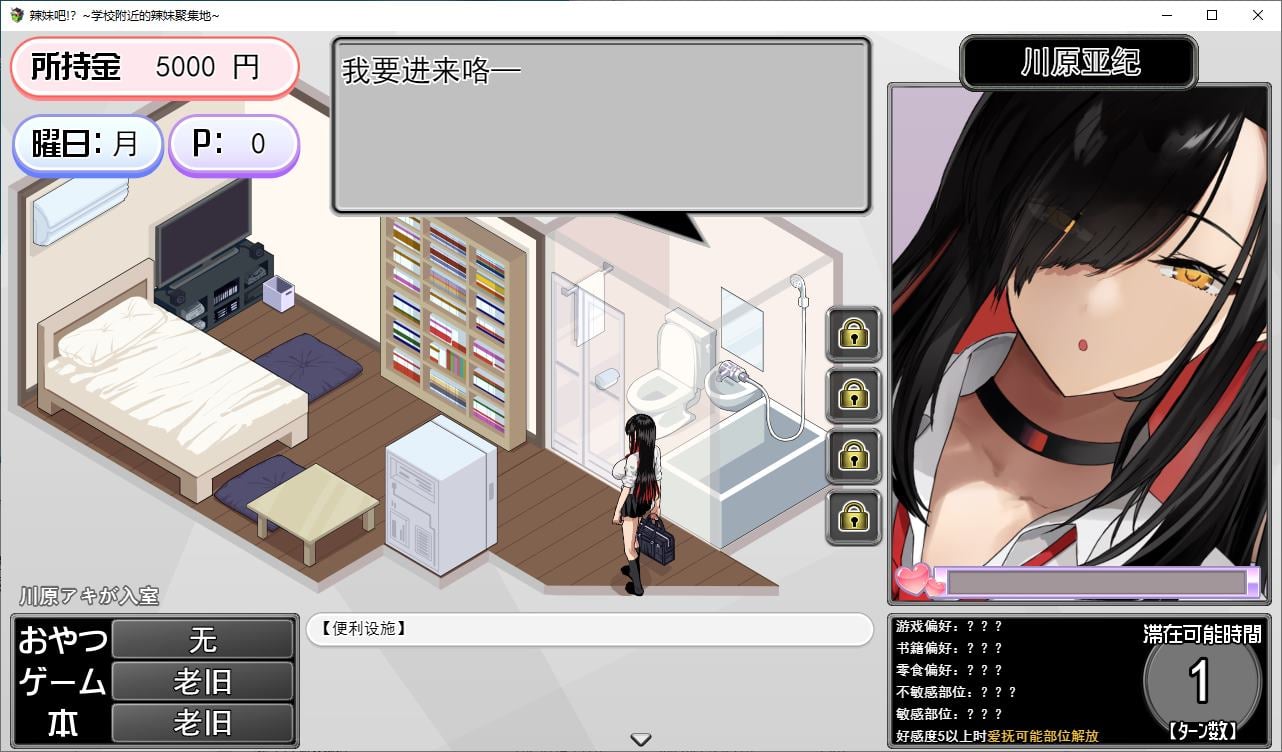Click the down arrow below the facilities bar
1282x752 pixels.
(x=641, y=740)
